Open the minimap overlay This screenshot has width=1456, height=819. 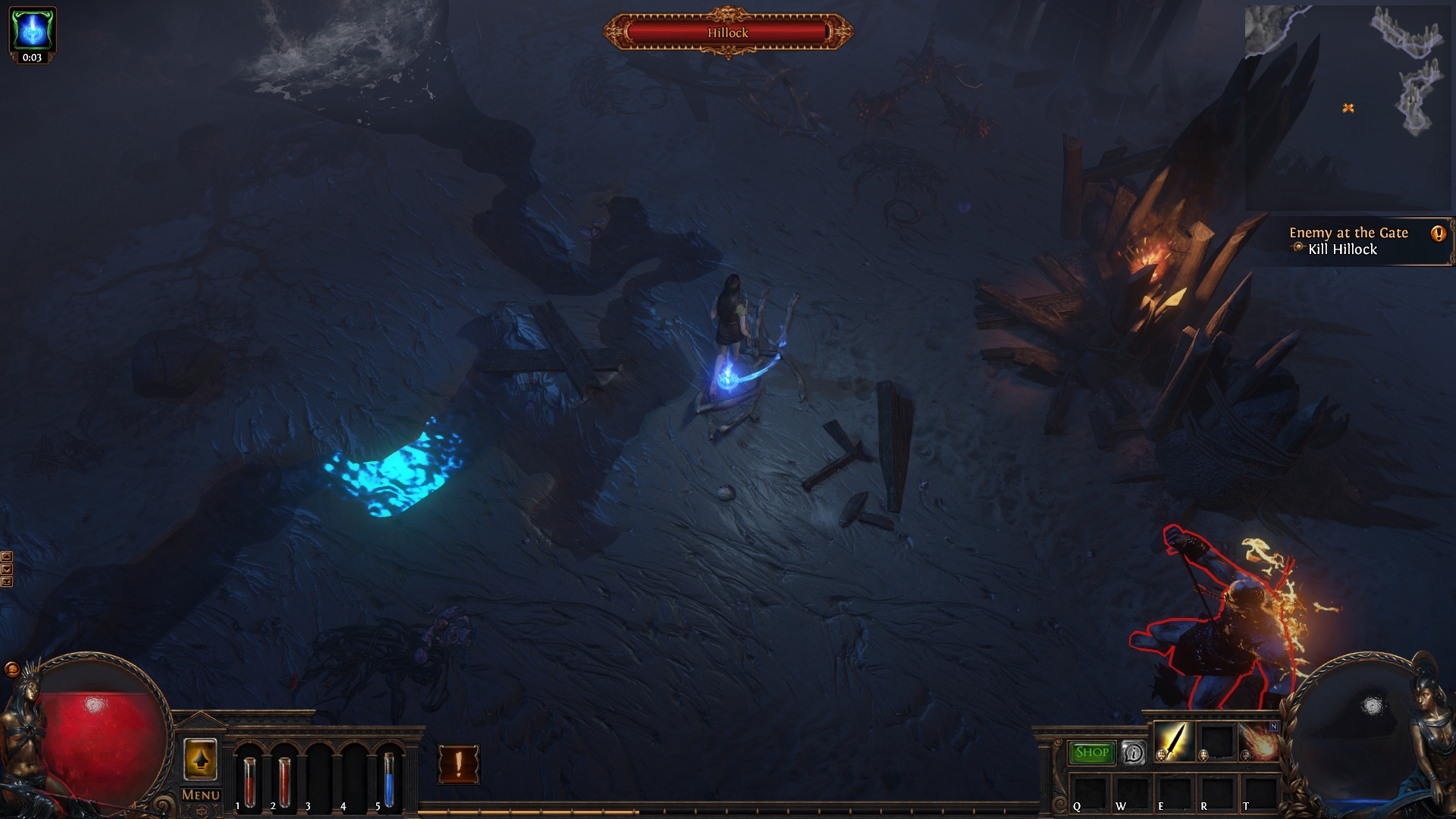1348,106
